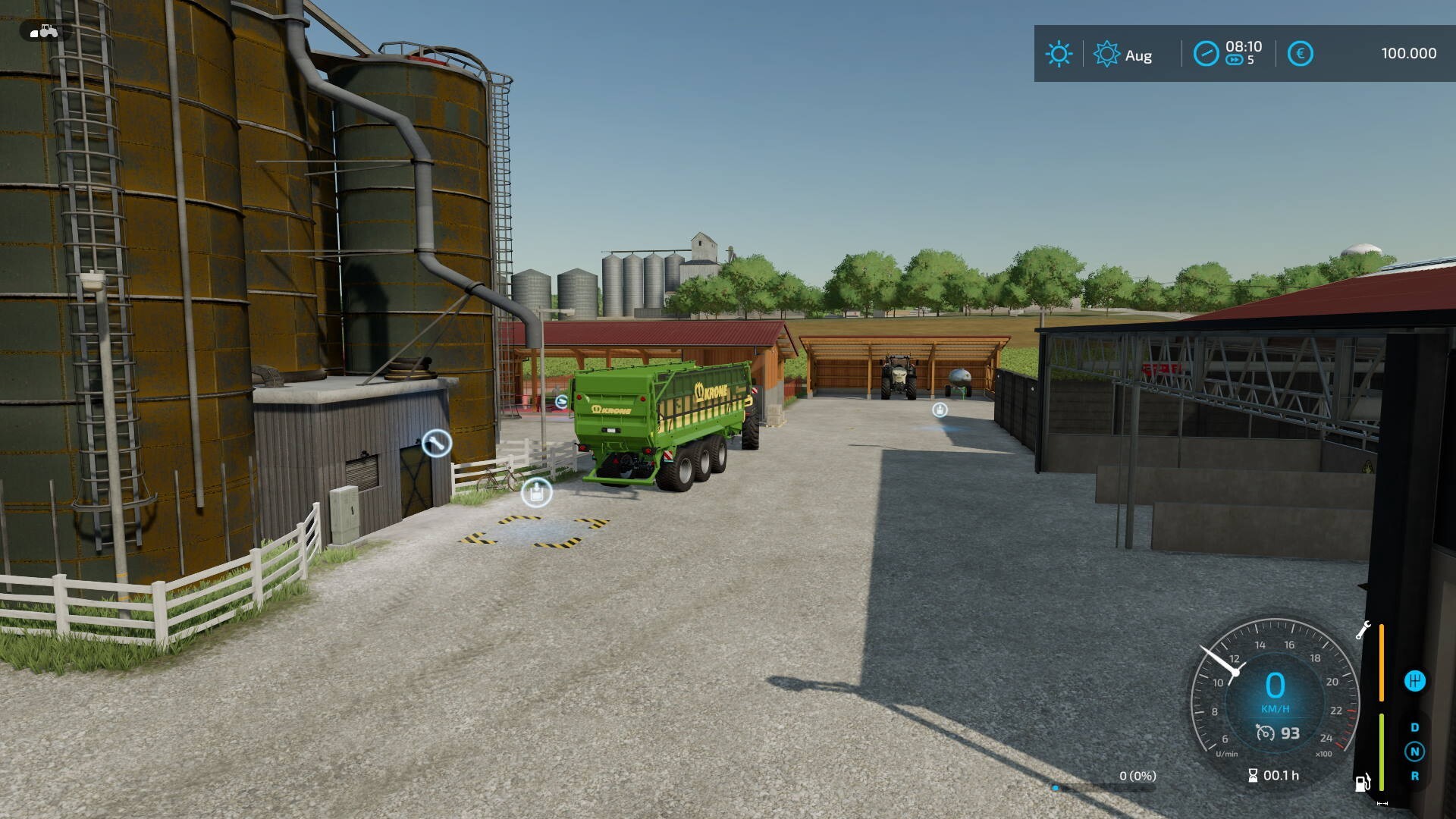Viewport: 1456px width, 819px height.
Task: Choose the R reverse direction
Action: (x=1414, y=776)
